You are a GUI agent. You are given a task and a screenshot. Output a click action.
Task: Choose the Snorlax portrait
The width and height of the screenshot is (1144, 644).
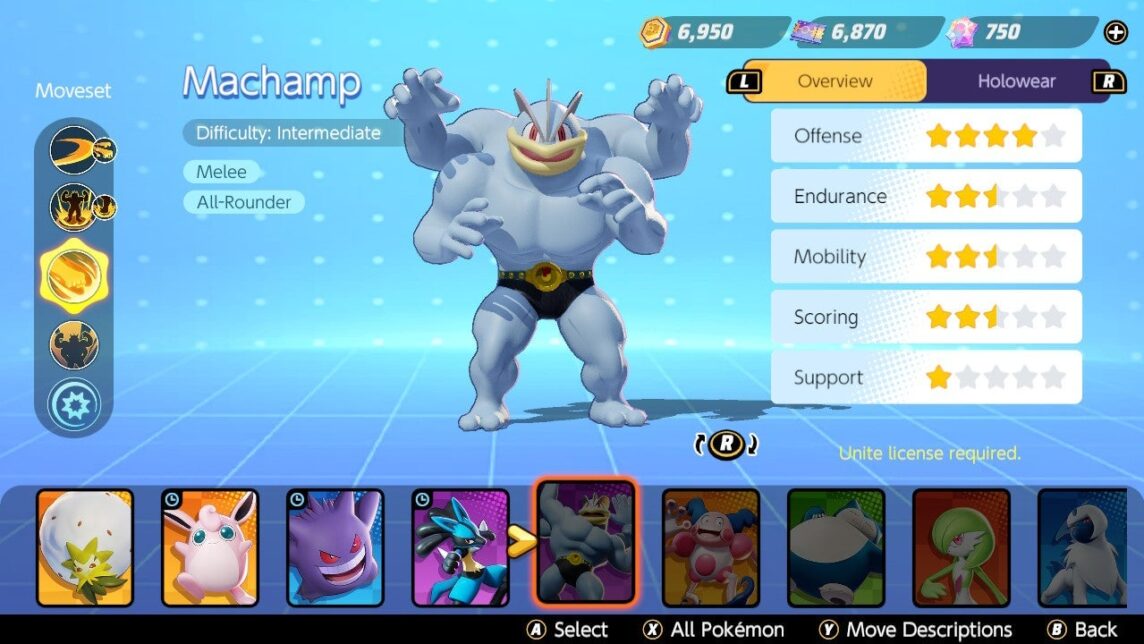coord(836,547)
